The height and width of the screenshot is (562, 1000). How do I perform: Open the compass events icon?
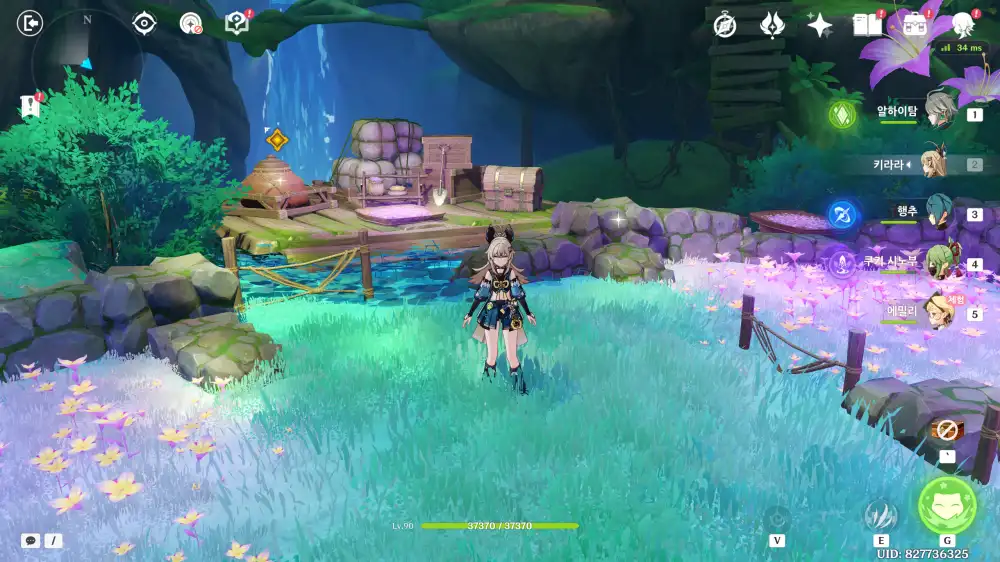(725, 25)
